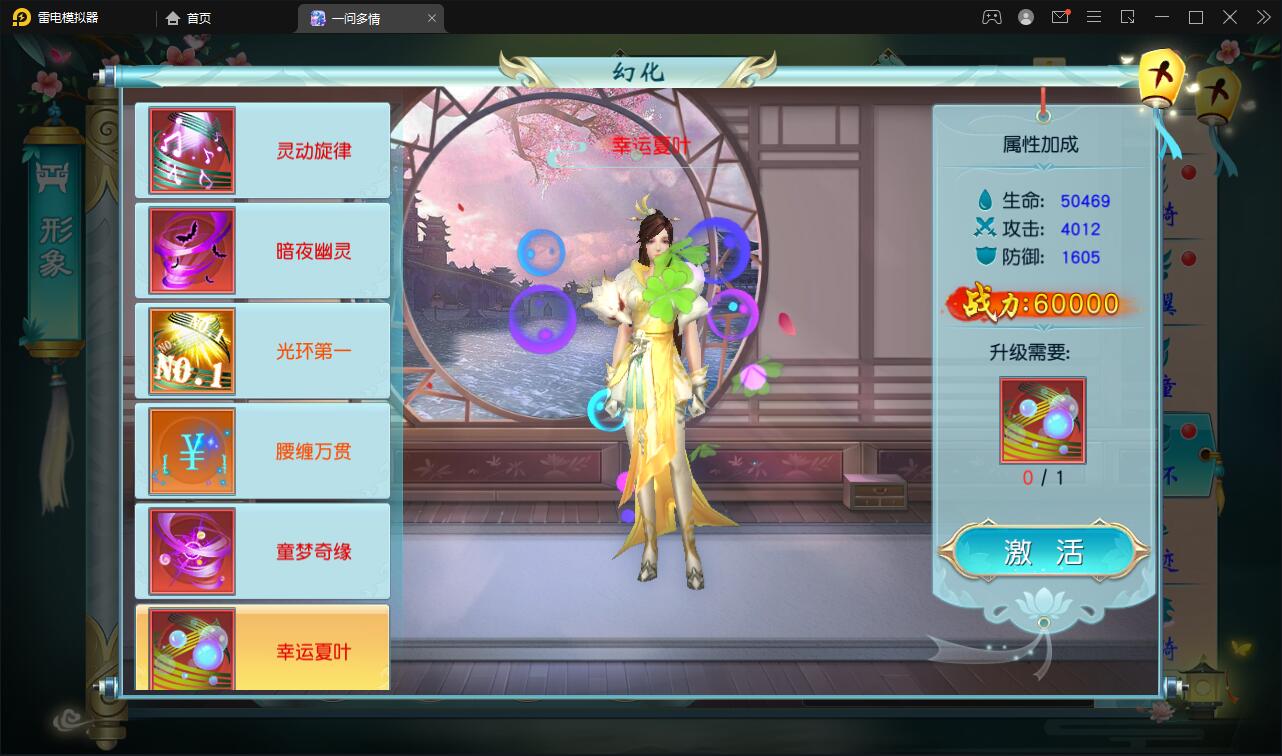Click the 暗夜幽灵 purple spiral icon
Screen dimensions: 1282x756
[190, 250]
